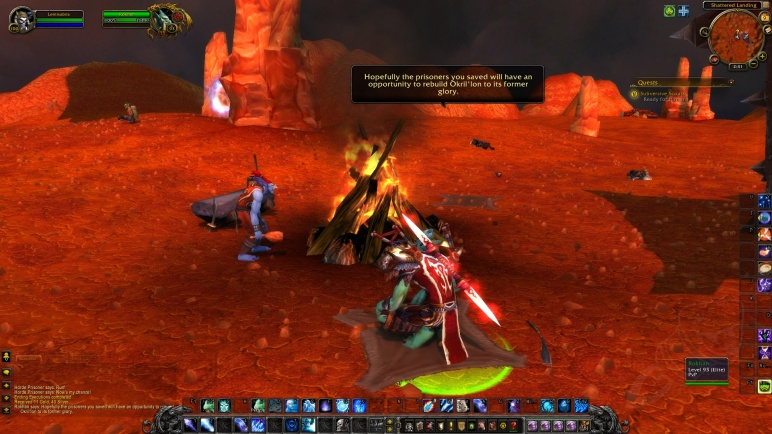
Task: Click the blue cross buff icon
Action: click(x=683, y=11)
